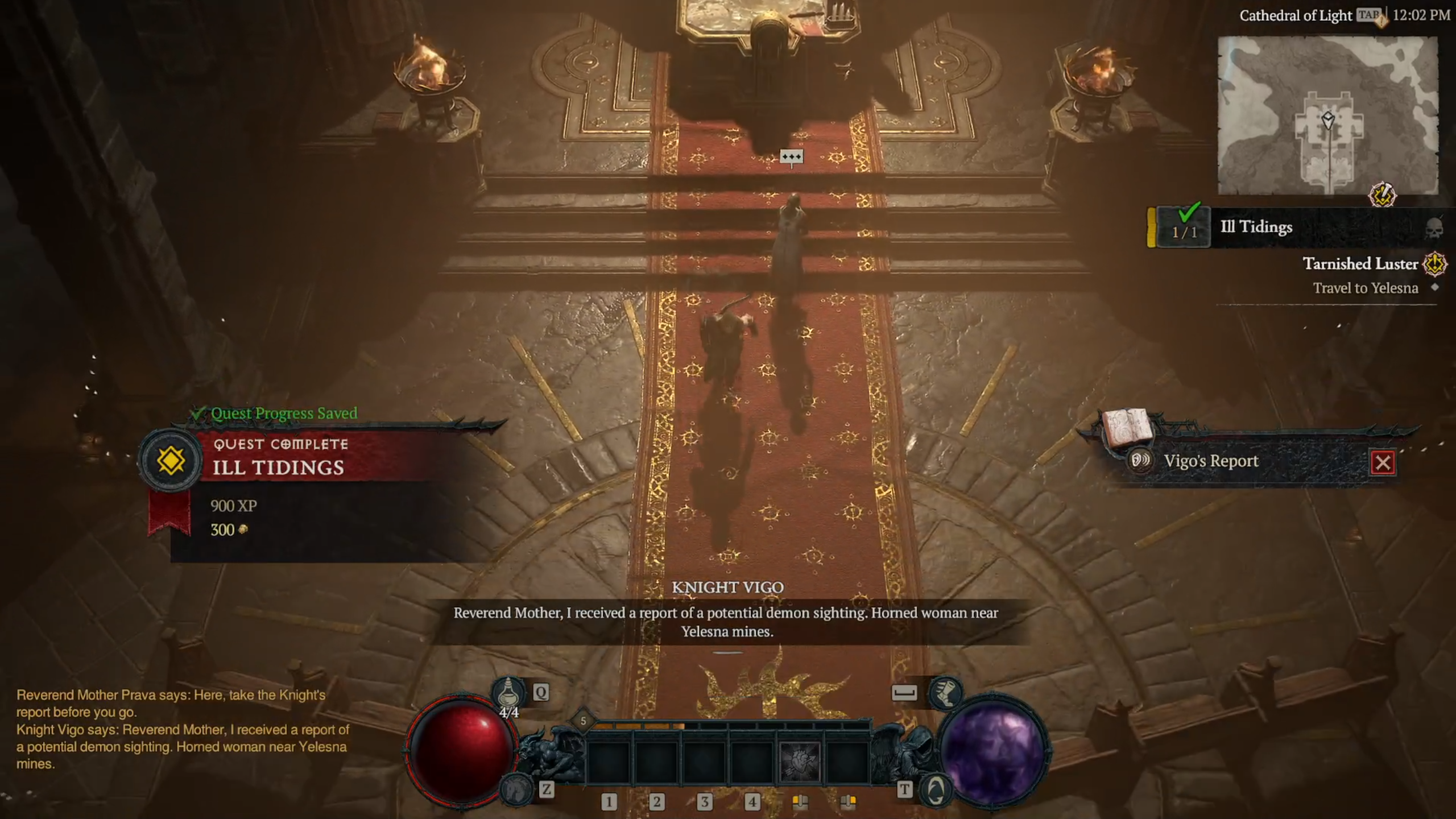Summon the mount with the horse icon
This screenshot has height=819, width=1456.
[516, 789]
